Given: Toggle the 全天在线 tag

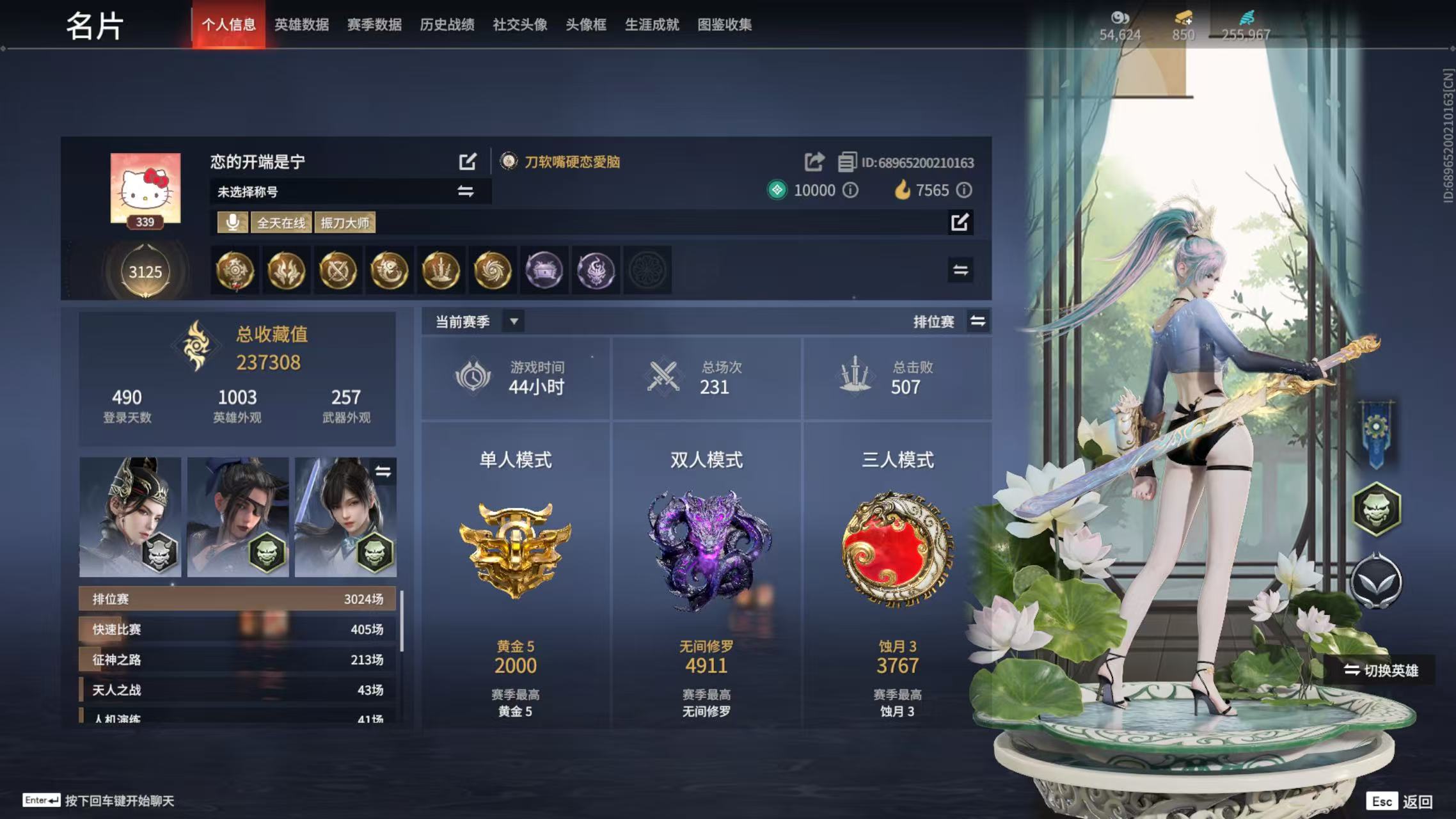Looking at the screenshot, I should [283, 223].
